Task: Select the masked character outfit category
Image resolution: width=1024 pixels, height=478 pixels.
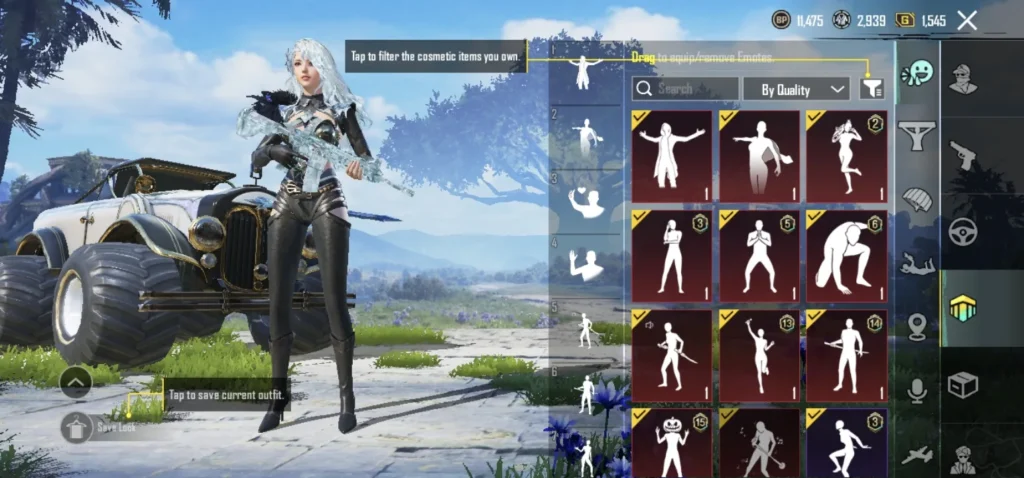Action: tap(963, 77)
